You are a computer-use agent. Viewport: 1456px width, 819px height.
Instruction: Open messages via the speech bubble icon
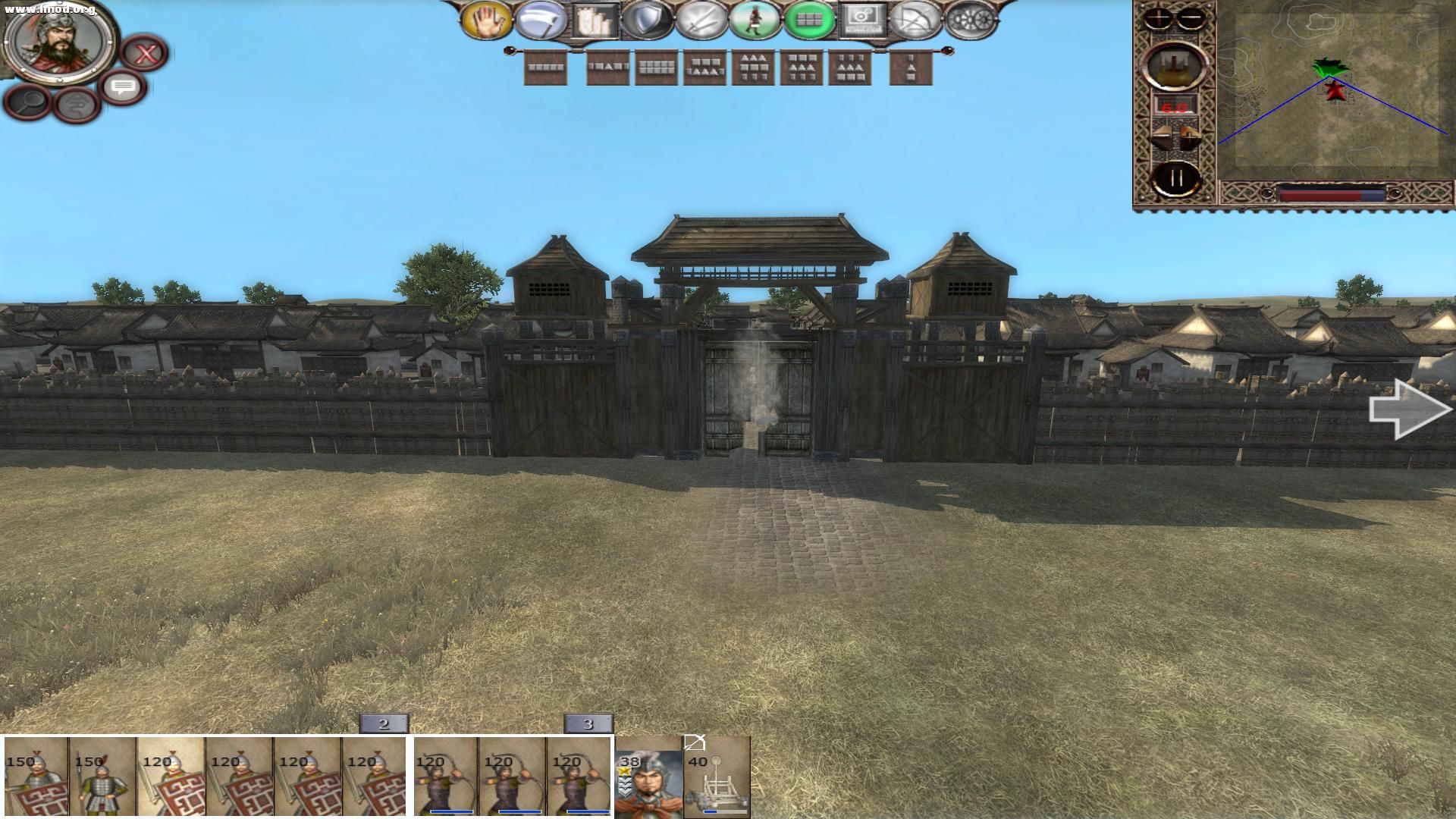121,89
